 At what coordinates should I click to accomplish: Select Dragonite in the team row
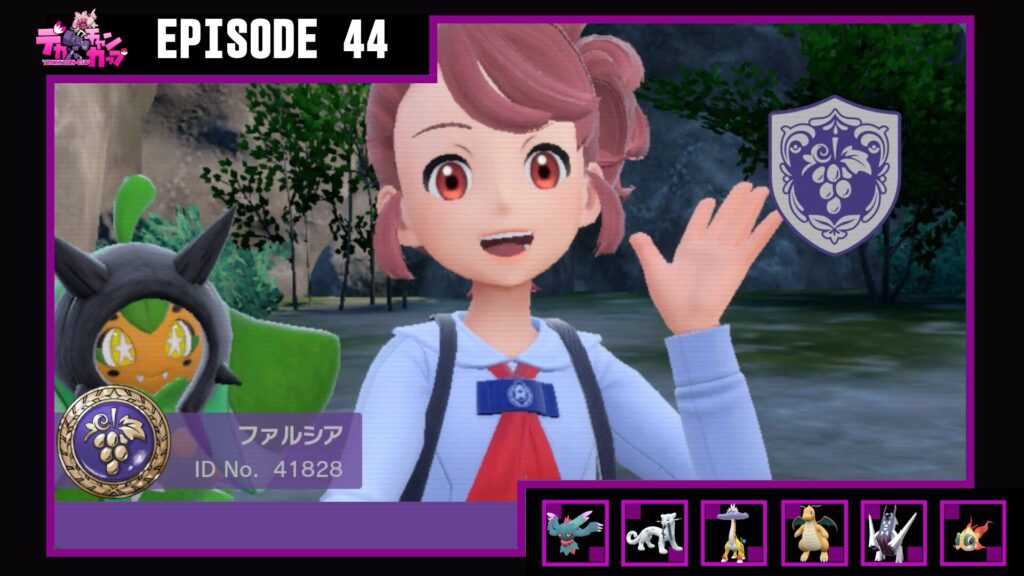click(x=813, y=533)
